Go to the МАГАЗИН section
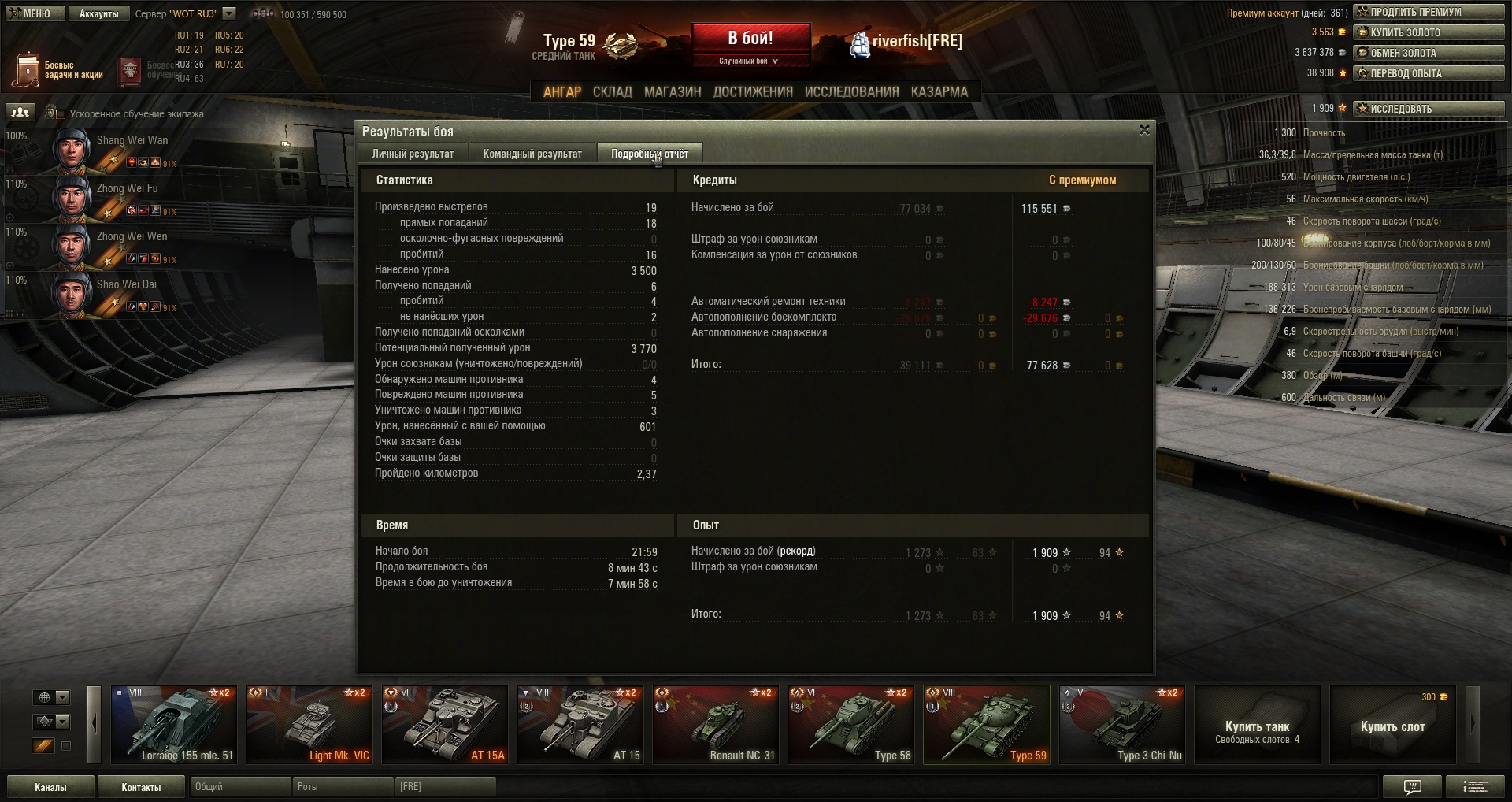Image resolution: width=1512 pixels, height=802 pixels. coord(673,91)
